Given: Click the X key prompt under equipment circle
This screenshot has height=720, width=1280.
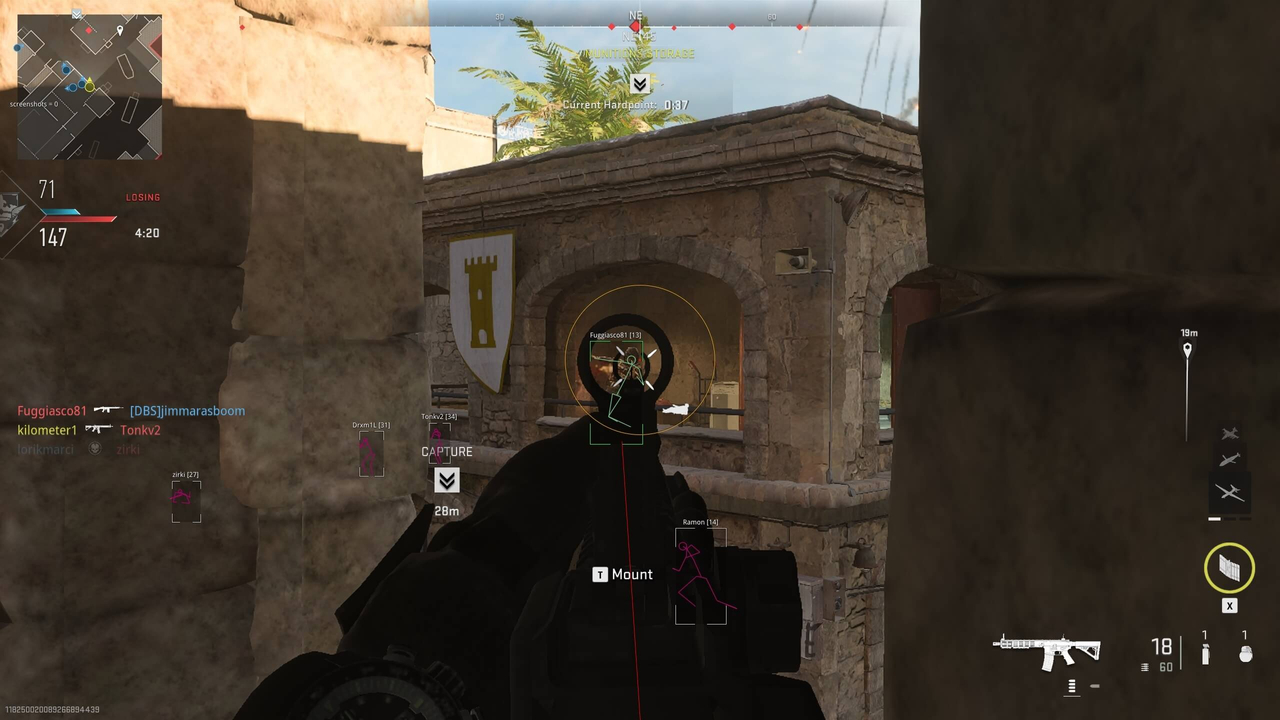Looking at the screenshot, I should click(1229, 606).
